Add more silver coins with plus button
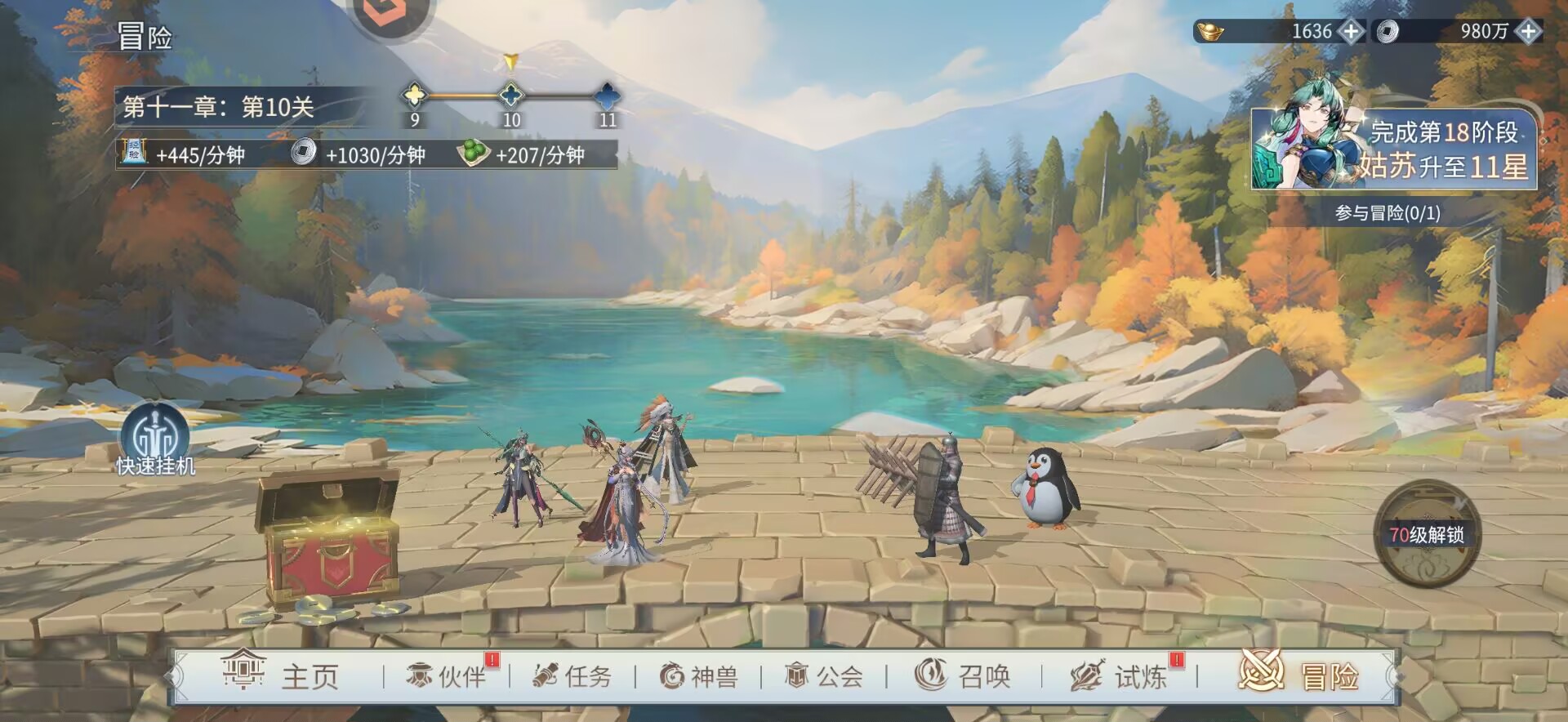 (1528, 32)
